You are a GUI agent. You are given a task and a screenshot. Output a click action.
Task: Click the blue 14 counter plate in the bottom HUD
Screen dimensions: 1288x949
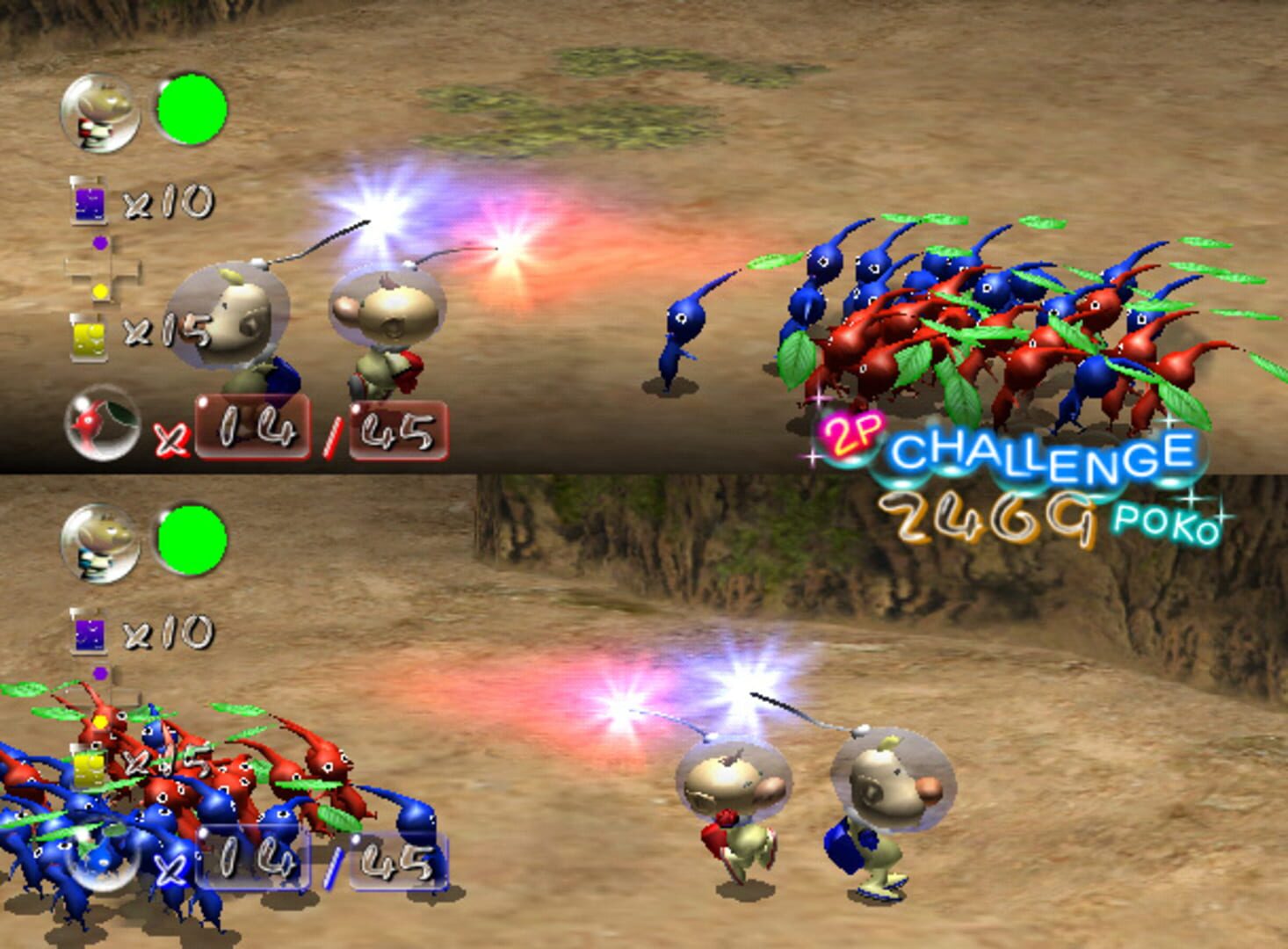tap(255, 858)
